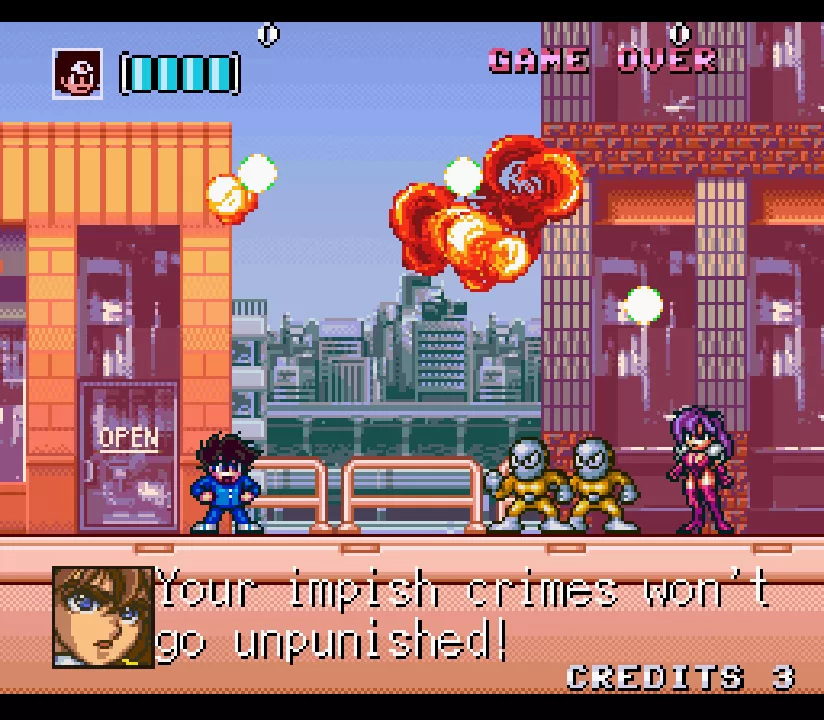Click the player one portrait icon
Screen dimensions: 824x720
pos(78,74)
